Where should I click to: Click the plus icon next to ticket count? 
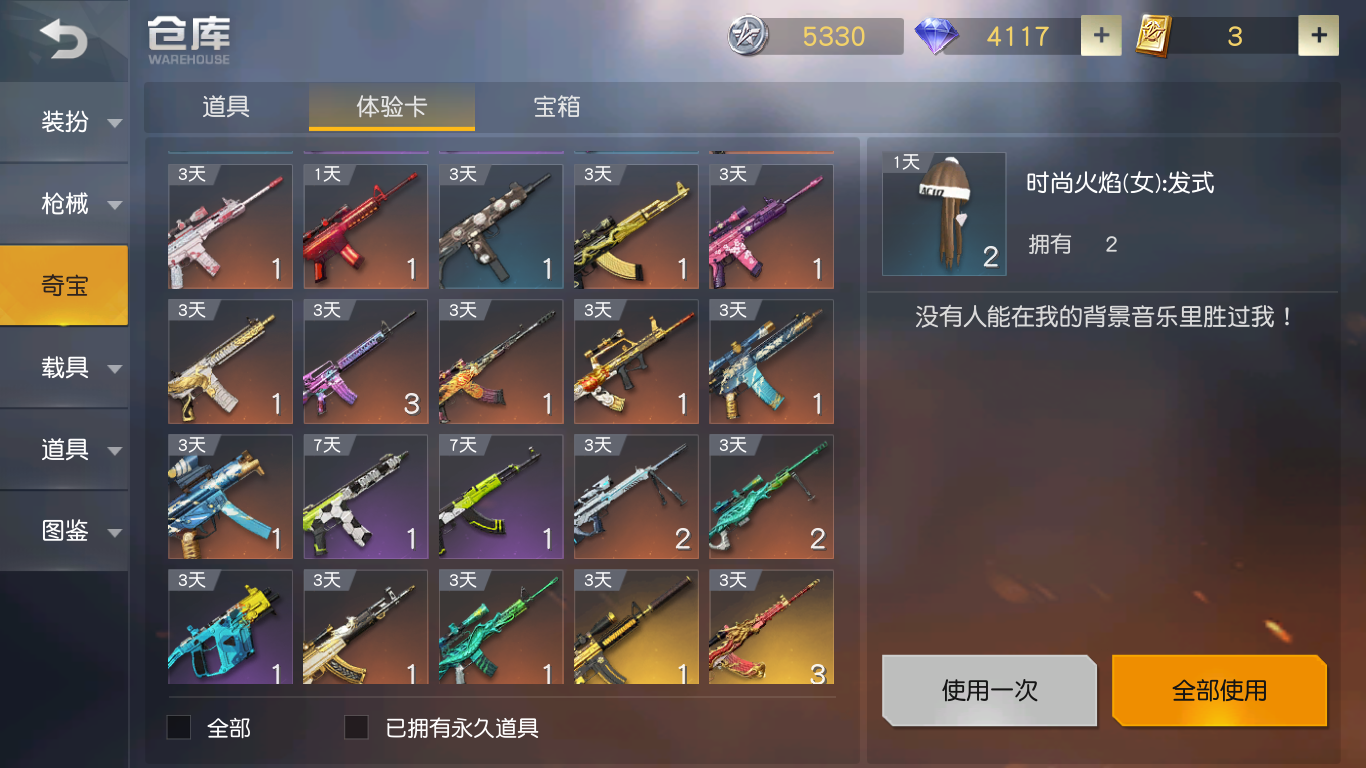pyautogui.click(x=1318, y=35)
